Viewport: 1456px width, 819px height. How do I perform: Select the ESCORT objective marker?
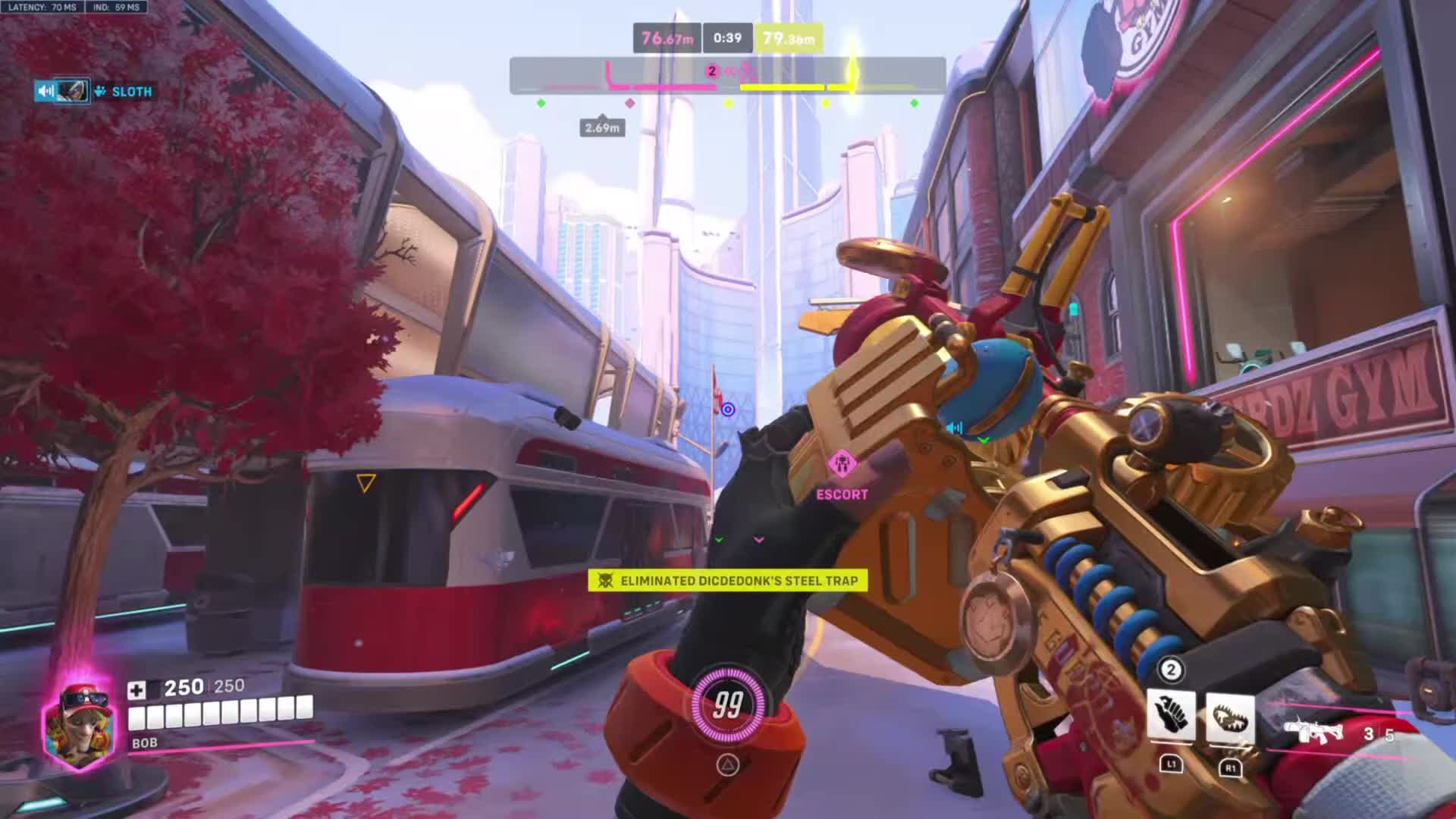[x=842, y=464]
